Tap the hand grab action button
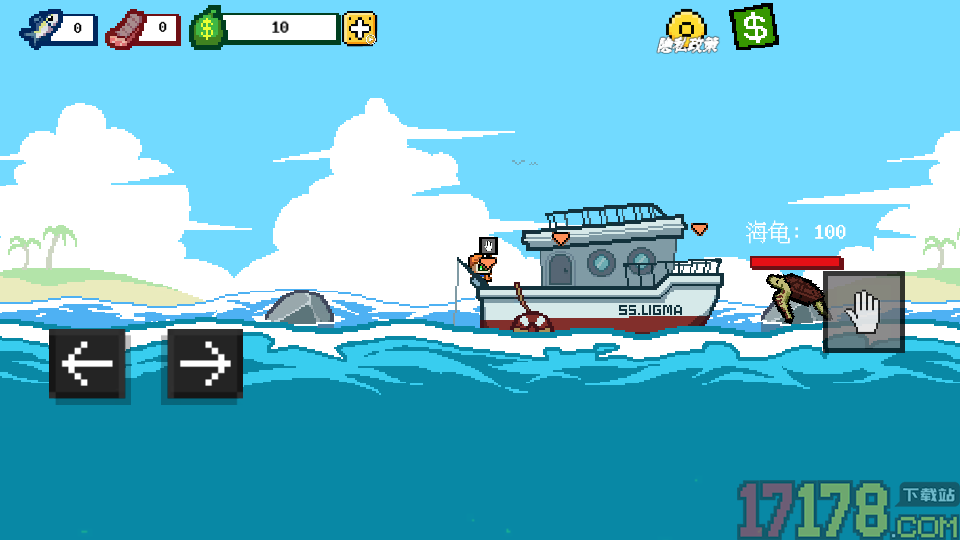This screenshot has width=960, height=540. [x=863, y=312]
